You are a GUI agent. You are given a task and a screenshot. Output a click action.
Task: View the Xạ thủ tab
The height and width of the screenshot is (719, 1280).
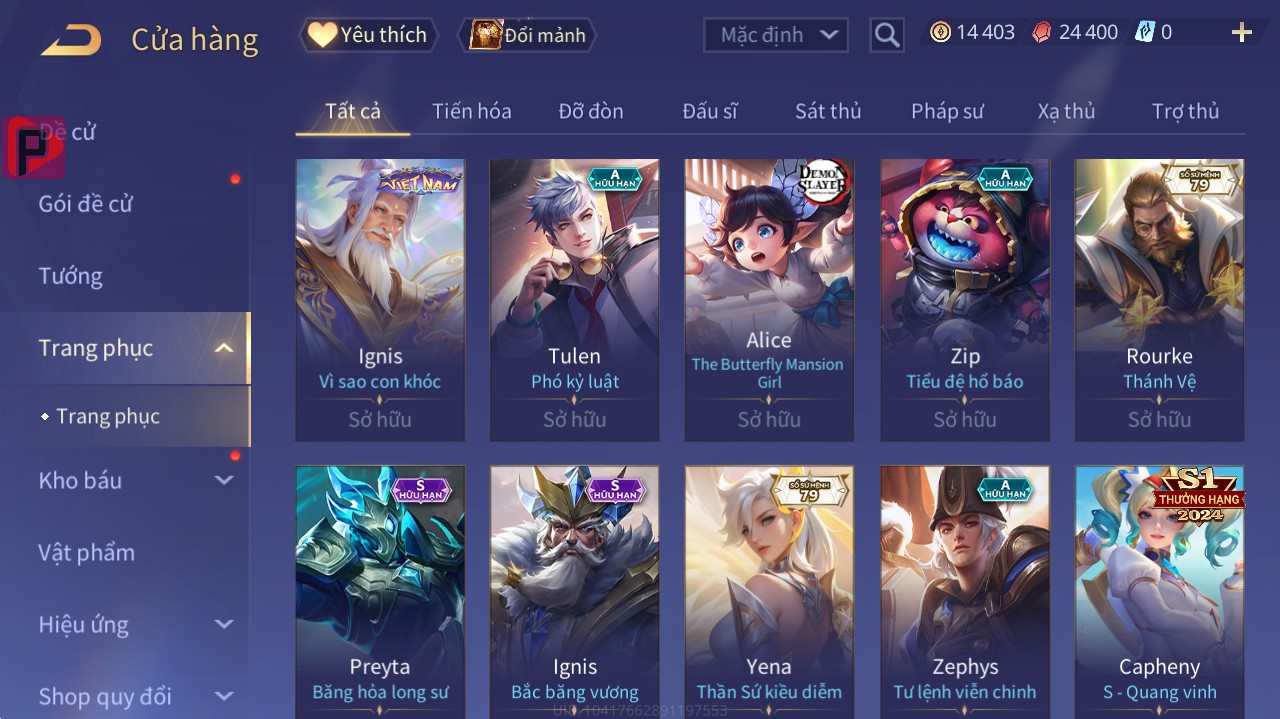[x=1066, y=111]
